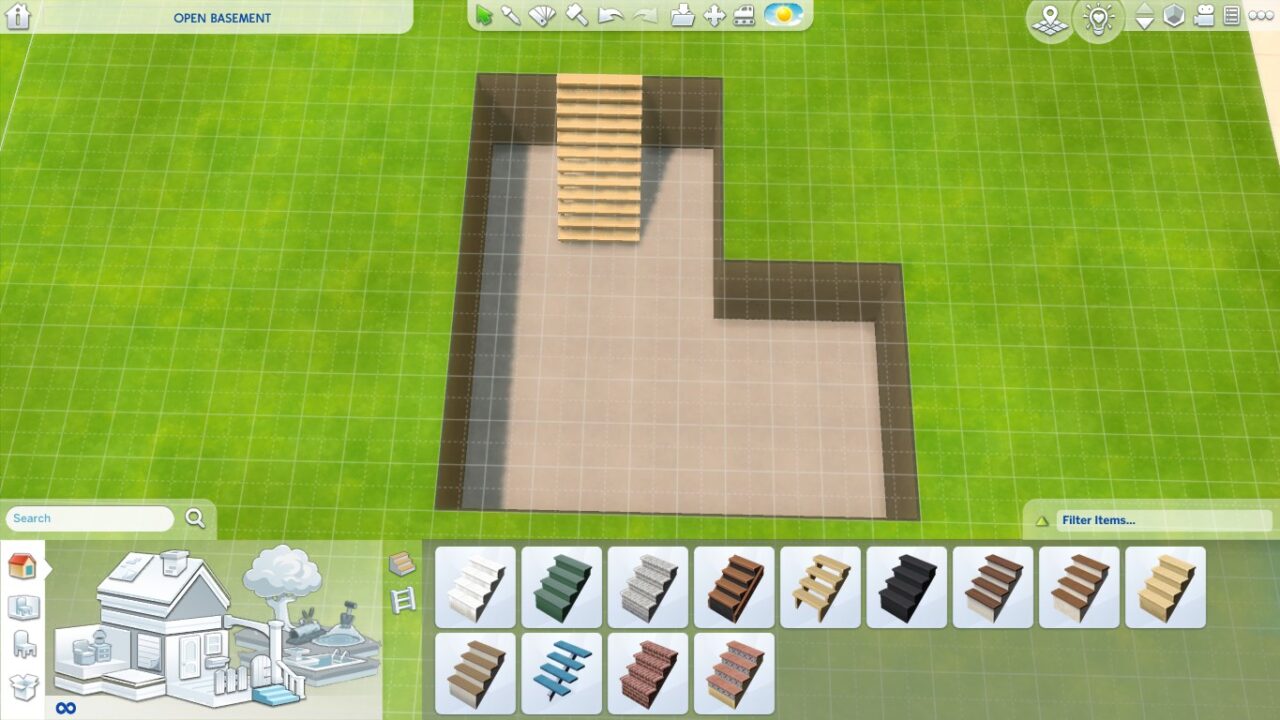Click the OPEN BASEMENT button

tap(220, 17)
